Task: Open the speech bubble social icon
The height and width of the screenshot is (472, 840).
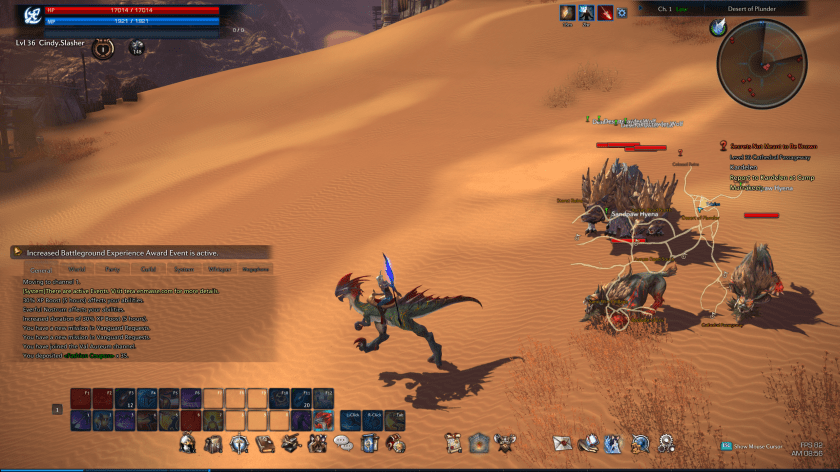Action: (343, 443)
